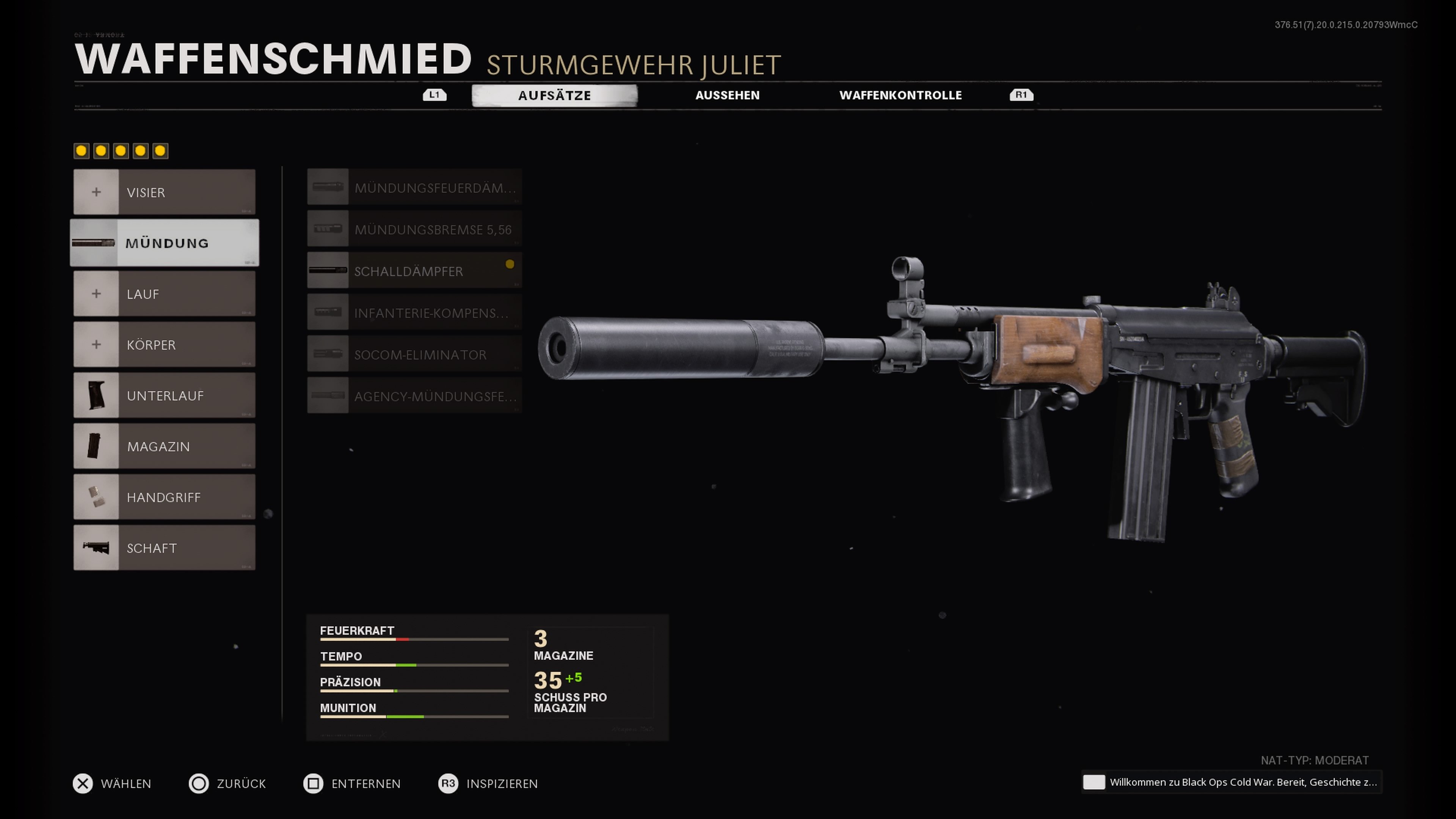
Task: Open the Waffenkontrolle tab
Action: coord(901,95)
